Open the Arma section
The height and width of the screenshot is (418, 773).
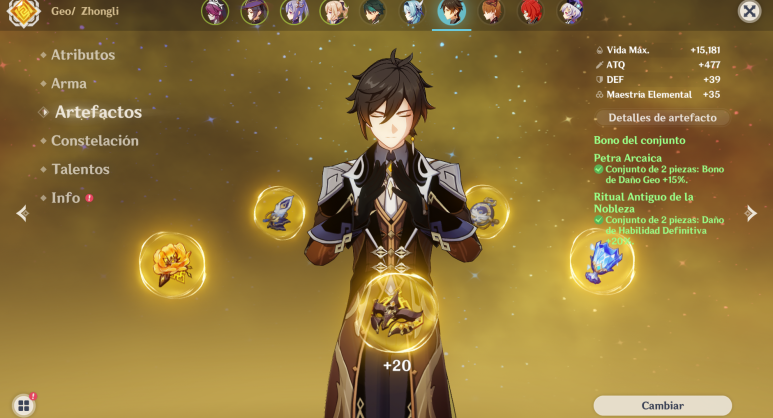(x=68, y=84)
